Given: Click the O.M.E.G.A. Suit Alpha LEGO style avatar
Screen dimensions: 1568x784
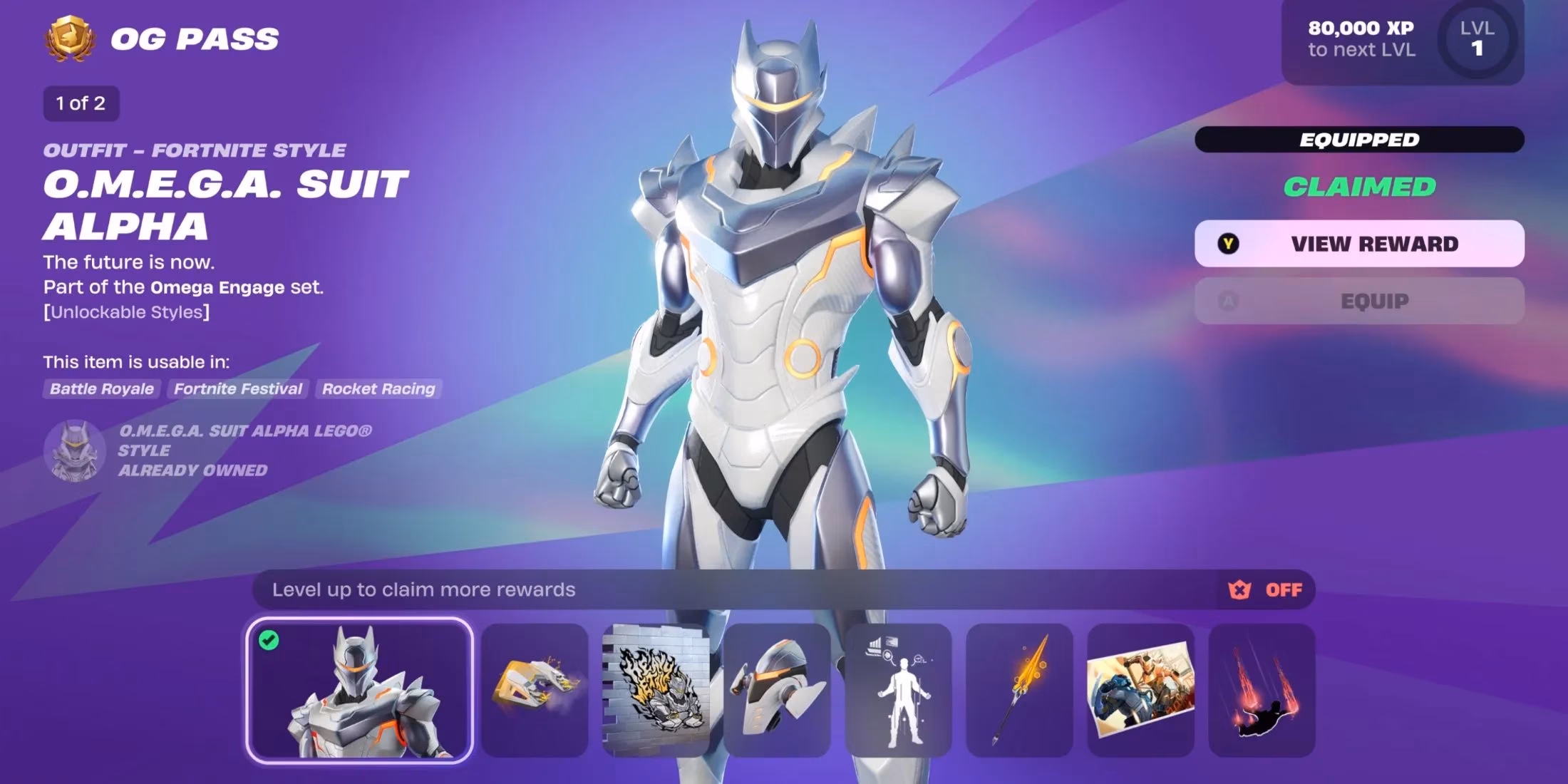Looking at the screenshot, I should pos(73,451).
